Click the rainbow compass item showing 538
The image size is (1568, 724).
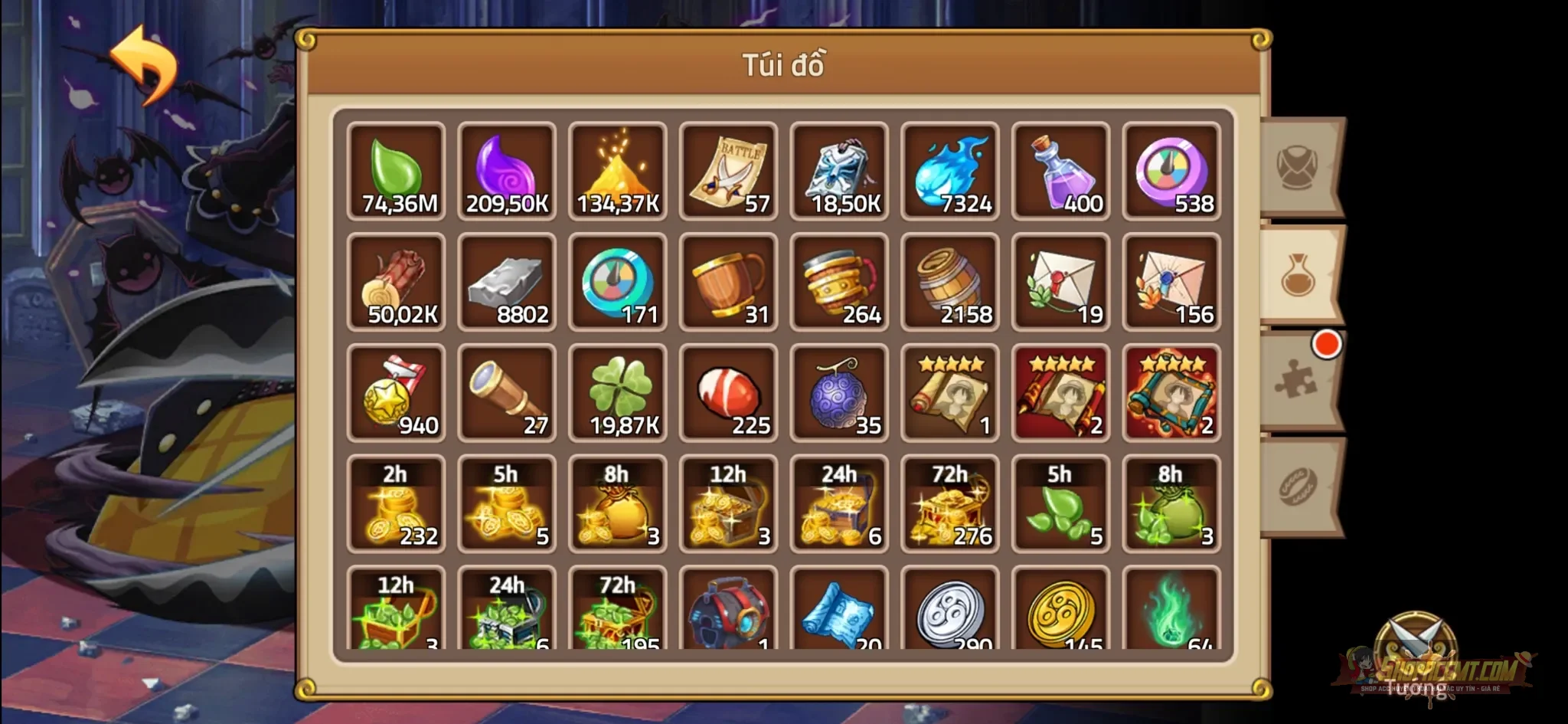tap(1171, 170)
